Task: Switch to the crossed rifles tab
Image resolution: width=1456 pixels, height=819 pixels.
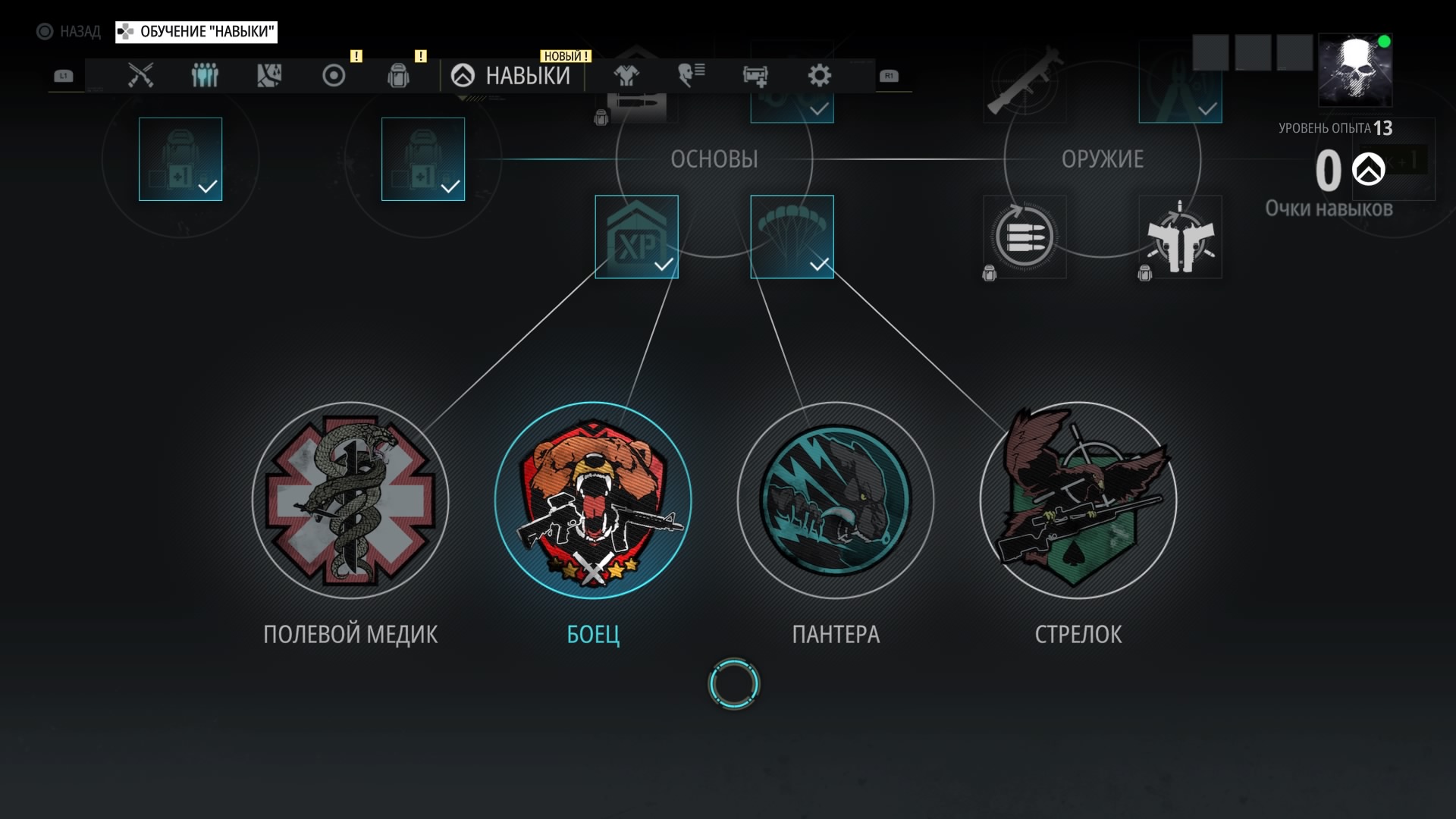Action: tap(140, 76)
